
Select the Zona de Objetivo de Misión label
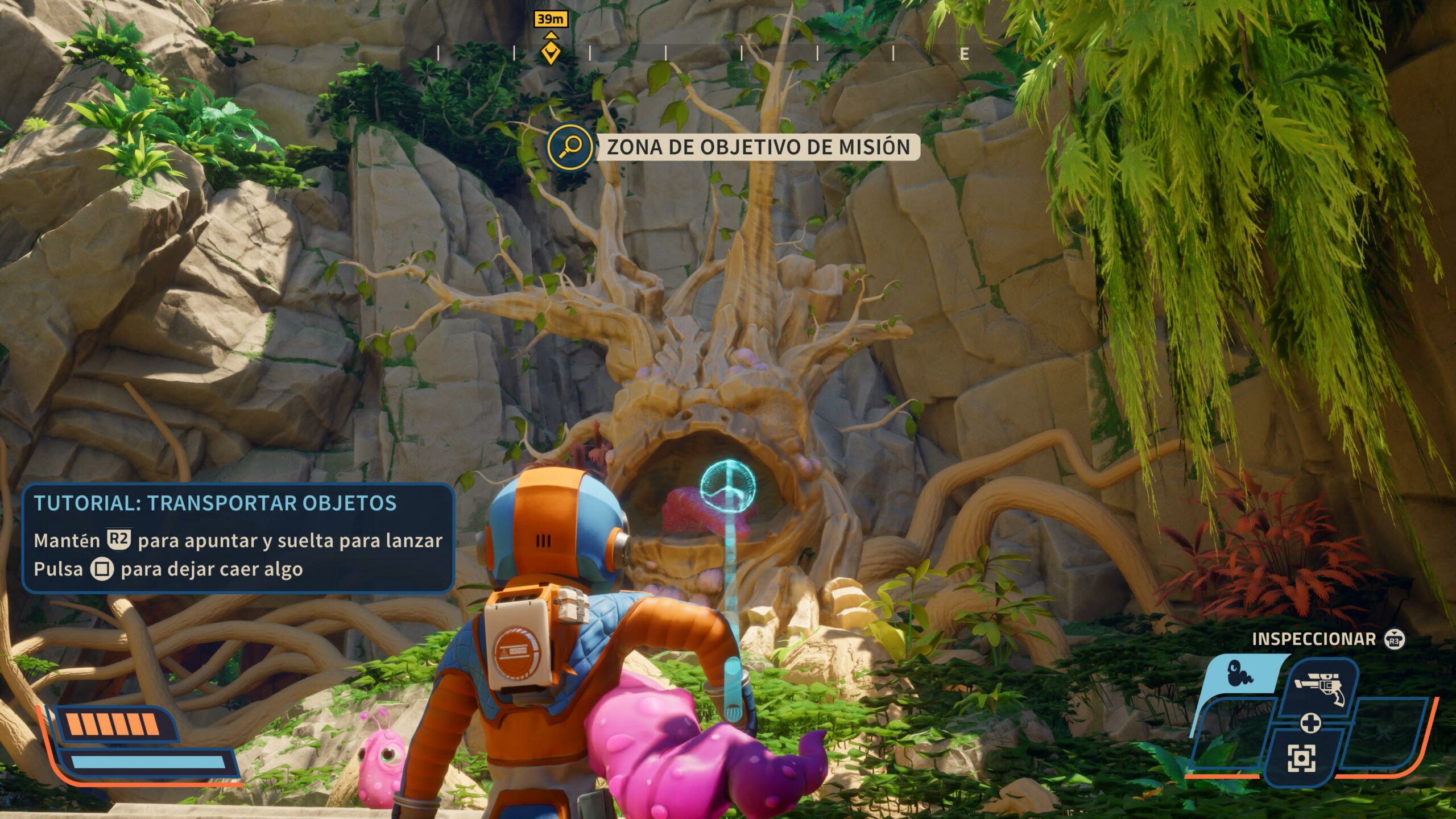(x=758, y=147)
